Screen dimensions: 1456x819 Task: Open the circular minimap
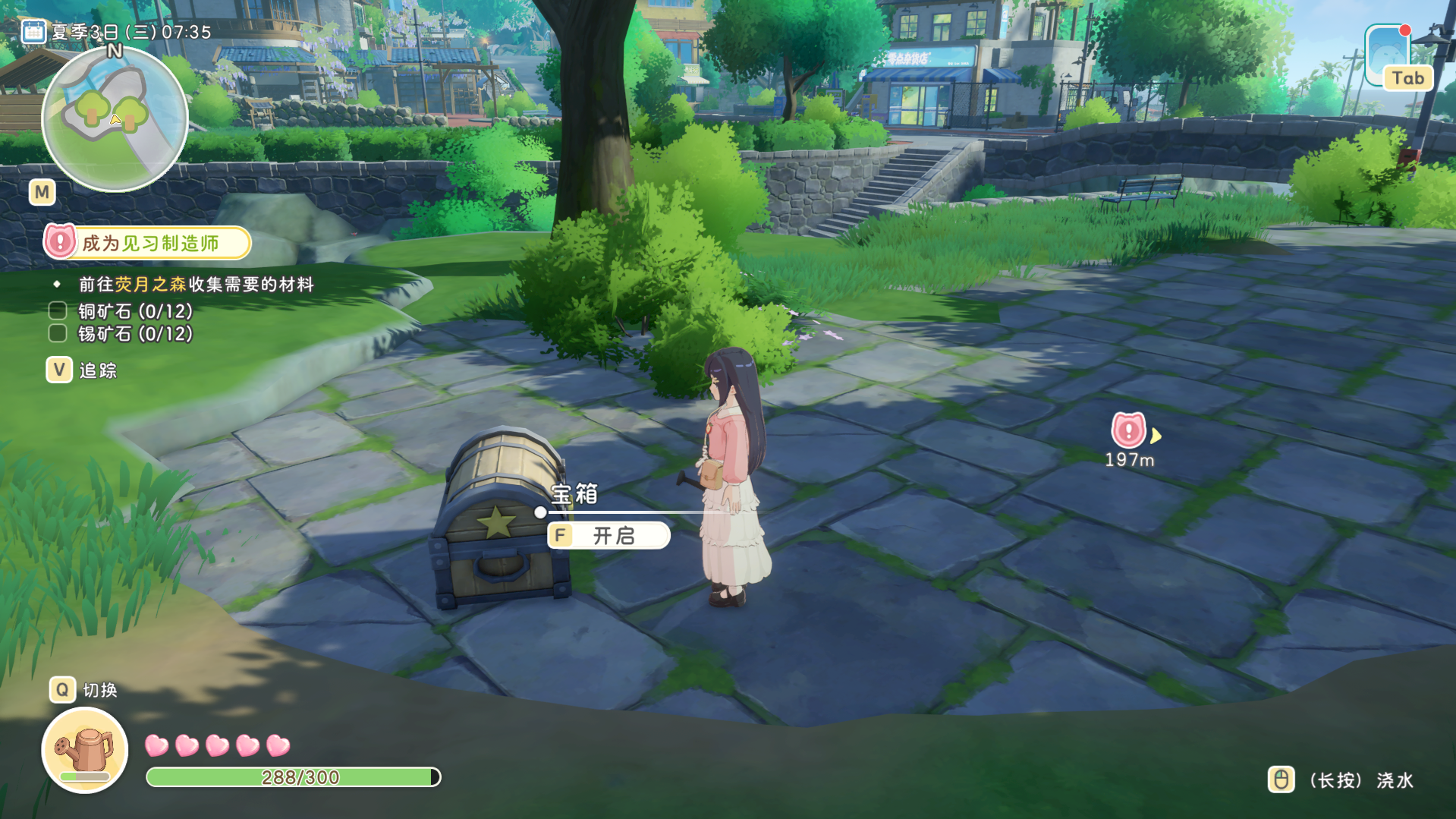point(115,119)
